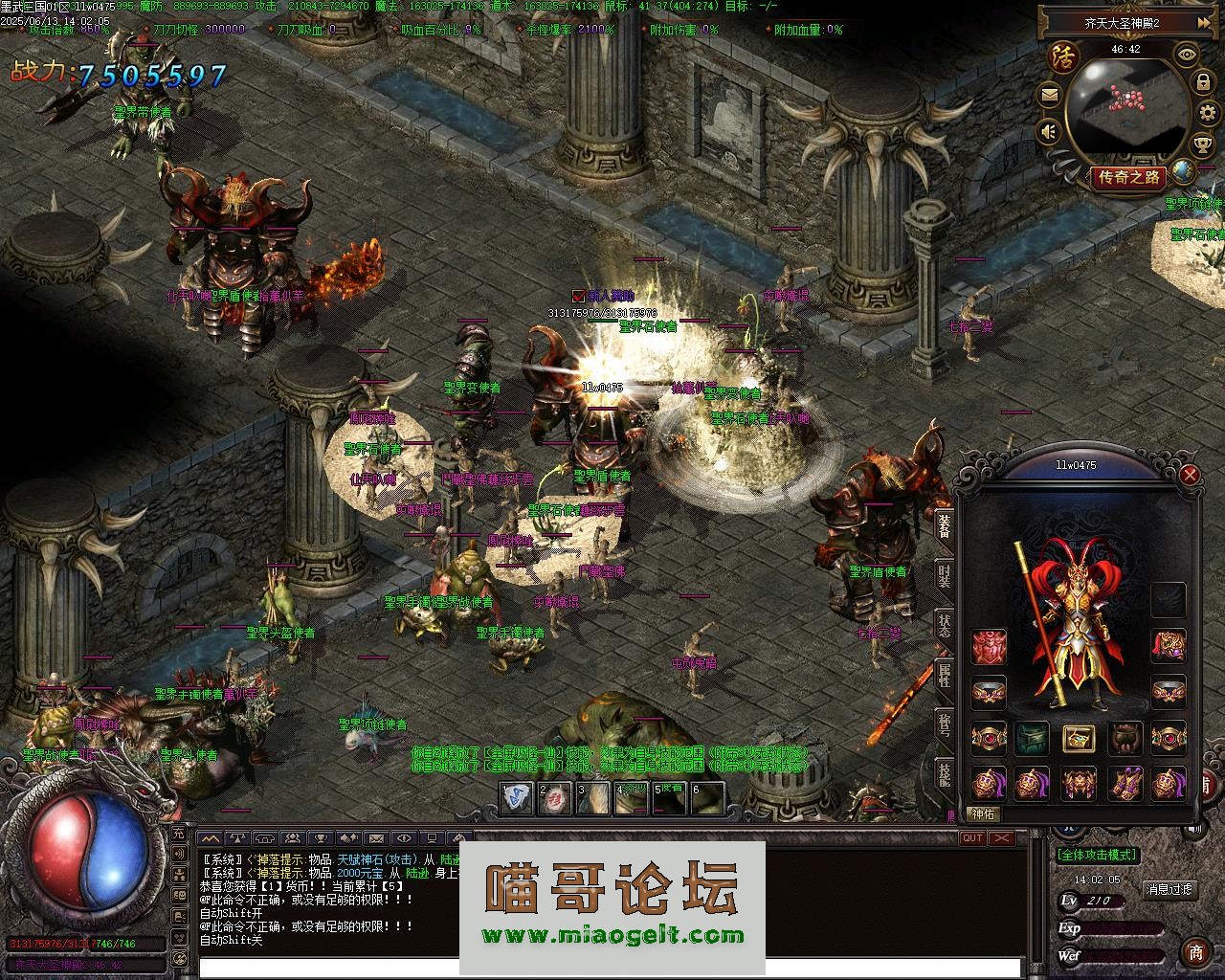
Task: Click the 消息过滤 message filter button
Action: (x=1169, y=889)
